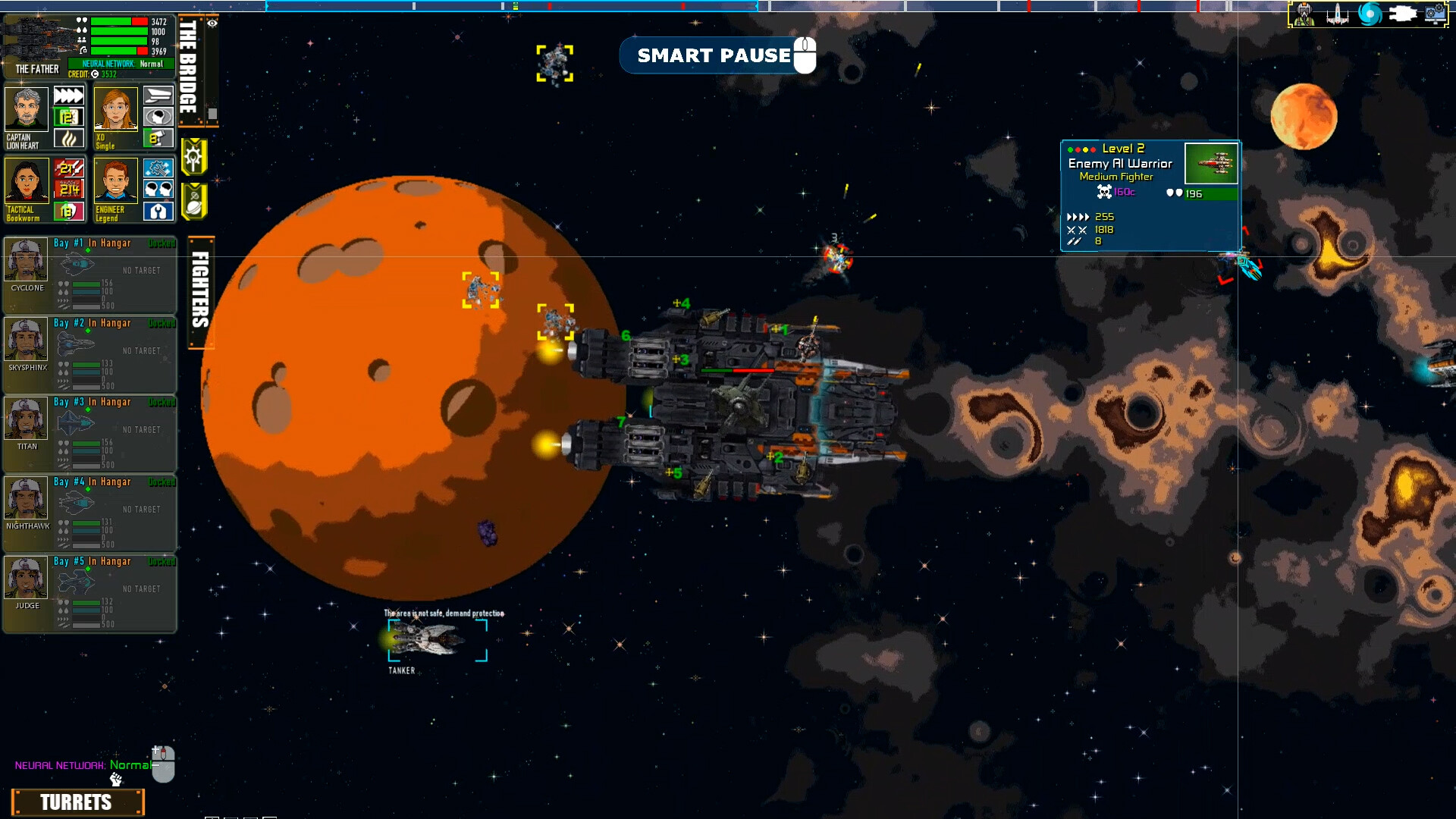Activate the engineer's repair gear ability

click(x=158, y=168)
